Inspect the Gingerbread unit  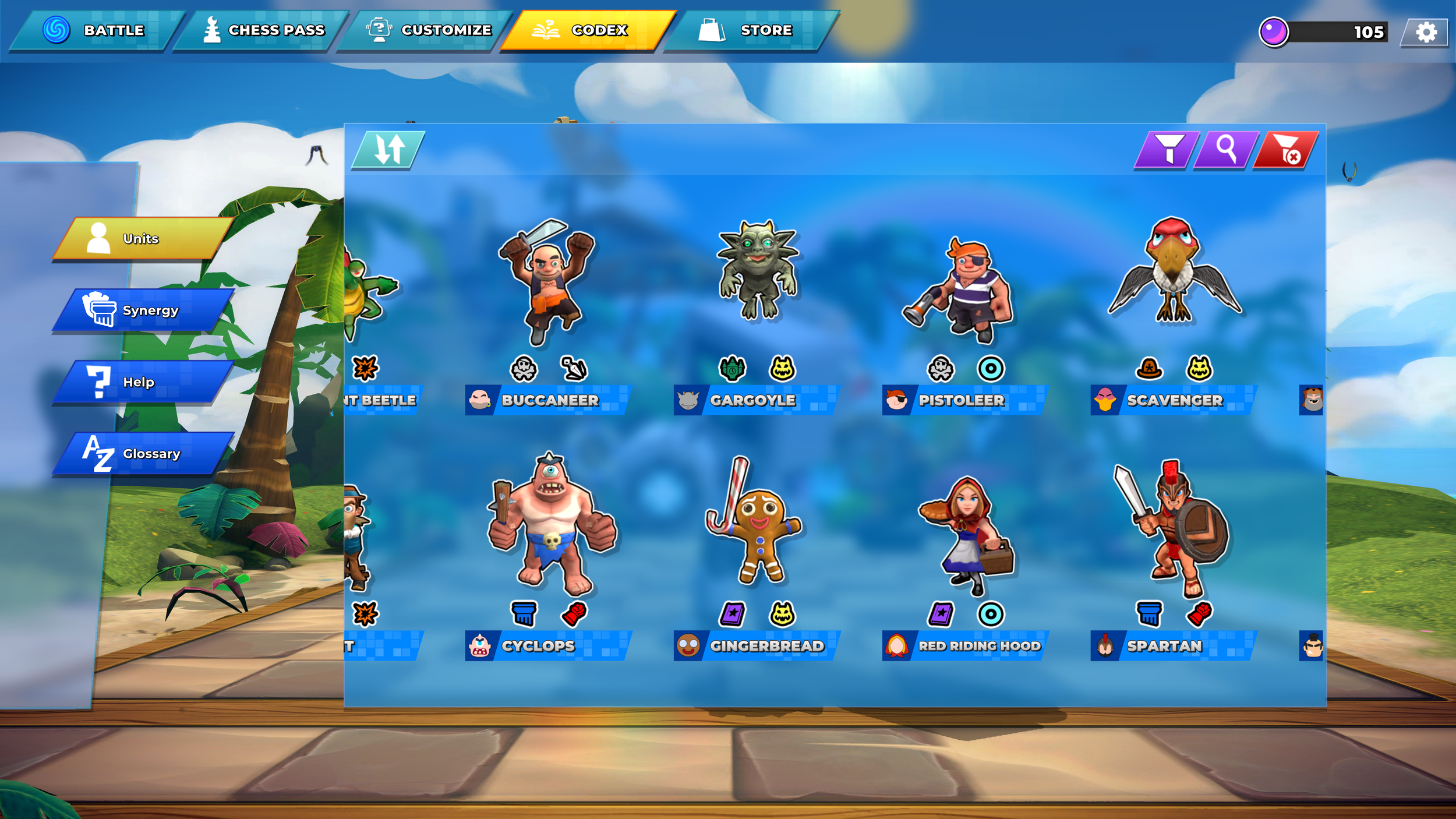756,530
